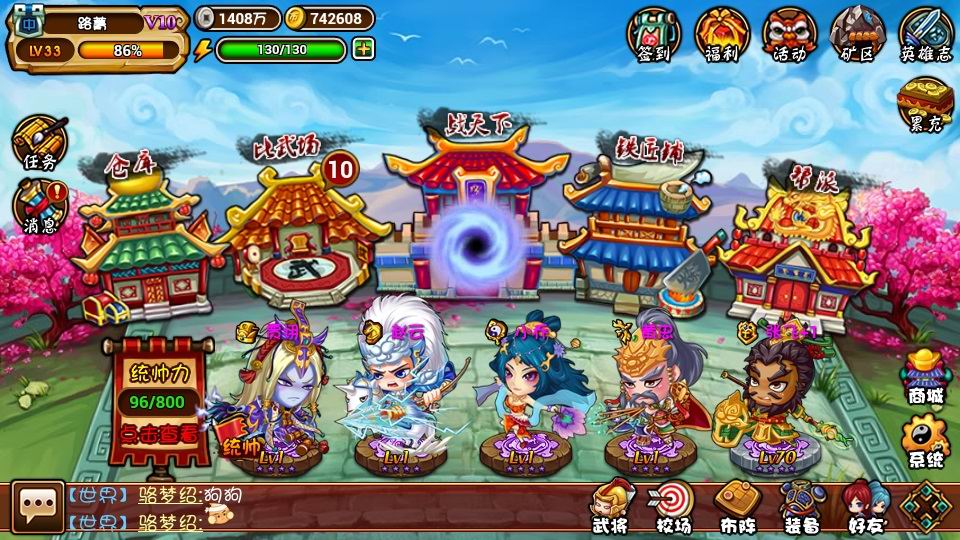Open the 布阵 formation menu
The width and height of the screenshot is (960, 540).
[737, 507]
